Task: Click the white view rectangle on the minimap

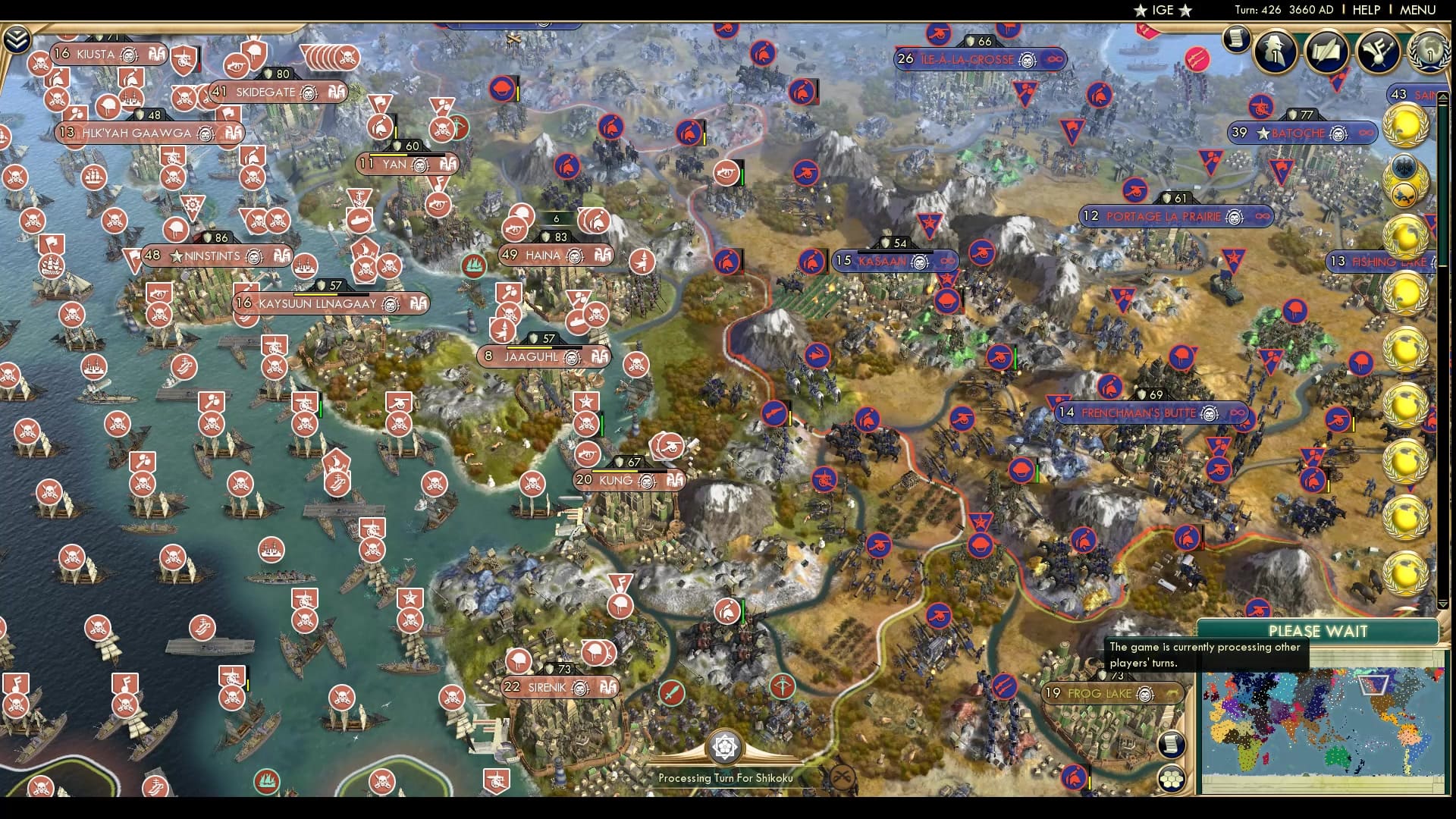Action: (1373, 685)
